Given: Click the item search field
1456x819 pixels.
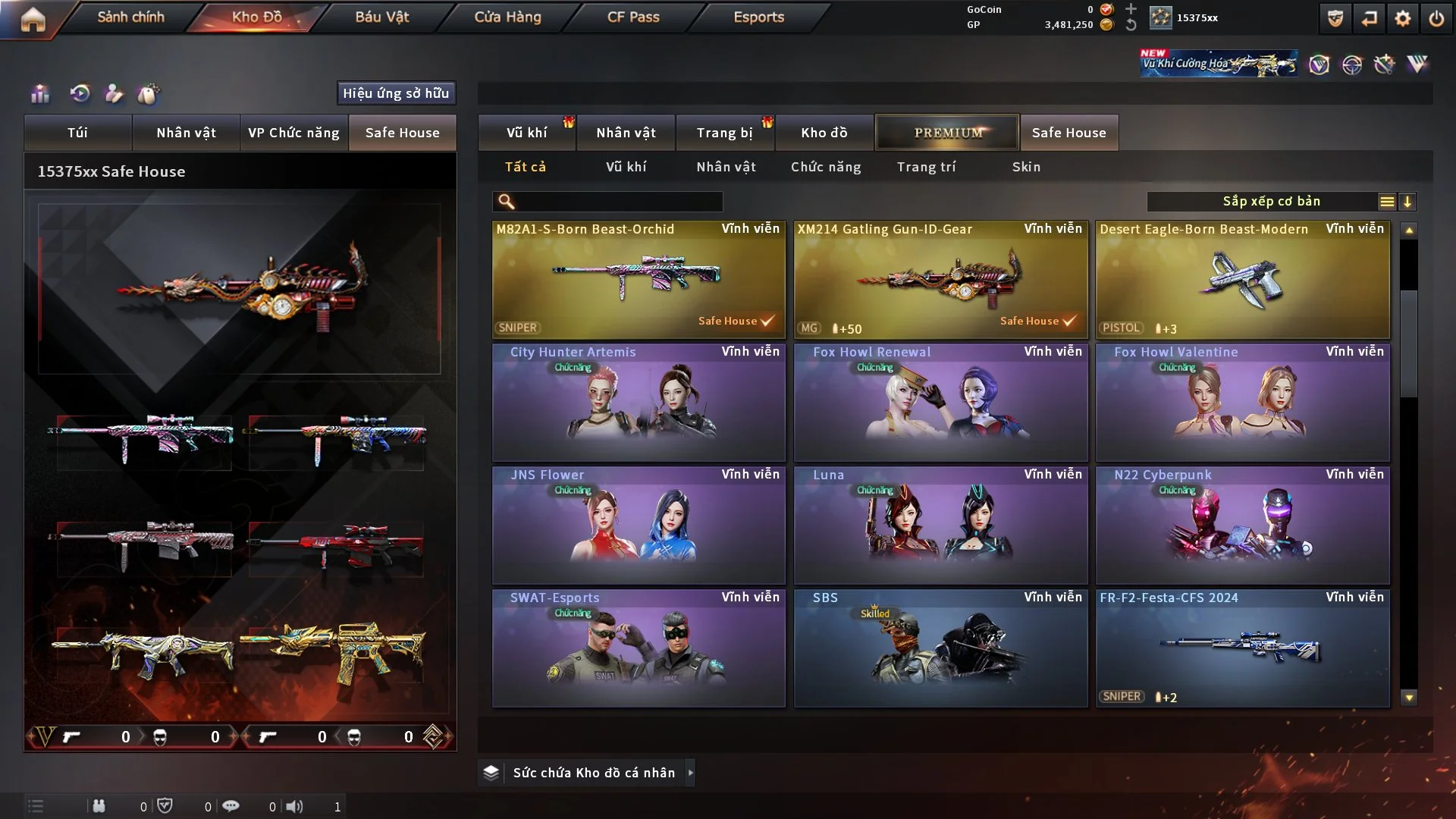Looking at the screenshot, I should point(618,202).
